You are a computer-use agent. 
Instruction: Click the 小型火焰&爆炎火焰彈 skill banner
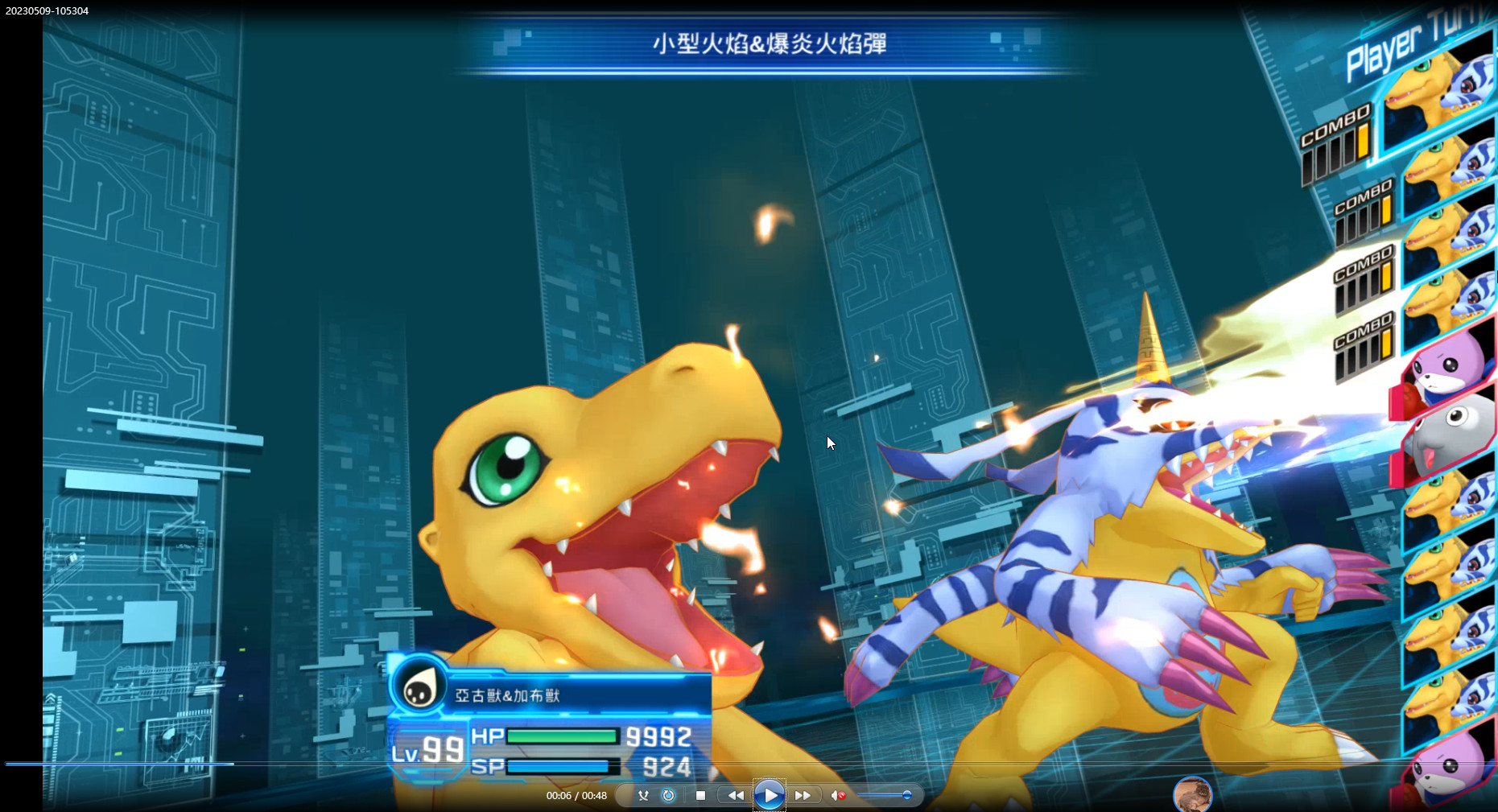769,45
